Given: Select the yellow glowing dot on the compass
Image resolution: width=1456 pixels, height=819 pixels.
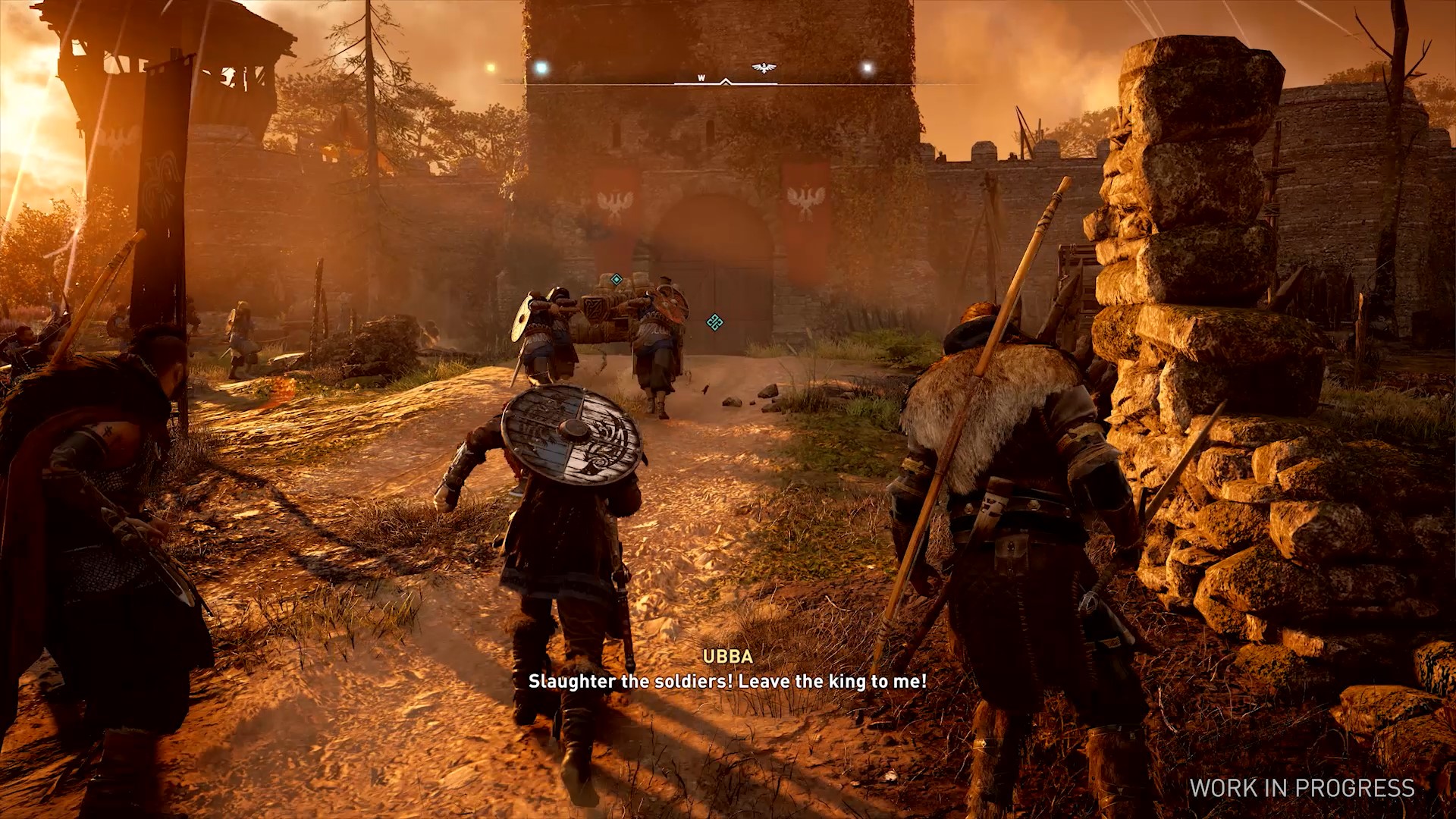Looking at the screenshot, I should [491, 68].
